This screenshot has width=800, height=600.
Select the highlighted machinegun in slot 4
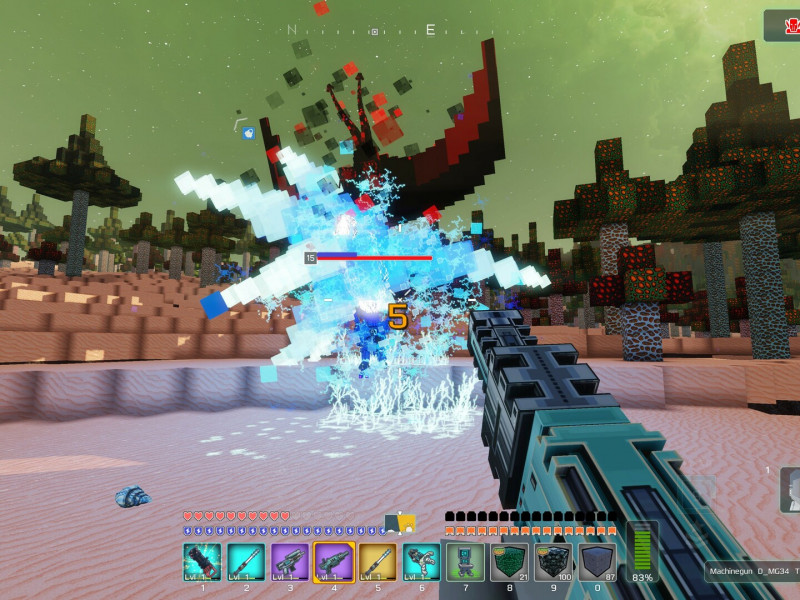pos(334,562)
